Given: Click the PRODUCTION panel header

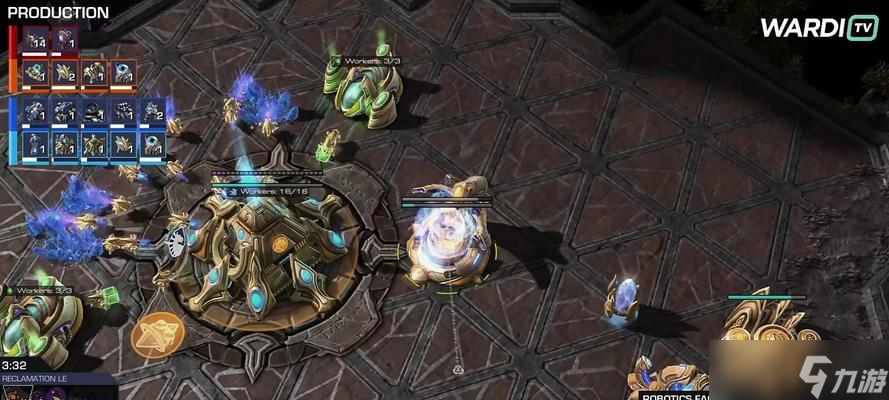Looking at the screenshot, I should tap(58, 13).
